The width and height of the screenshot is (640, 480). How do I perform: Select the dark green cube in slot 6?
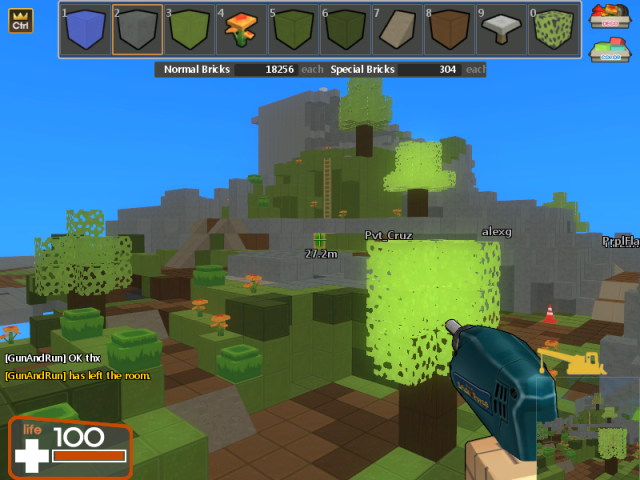click(345, 30)
